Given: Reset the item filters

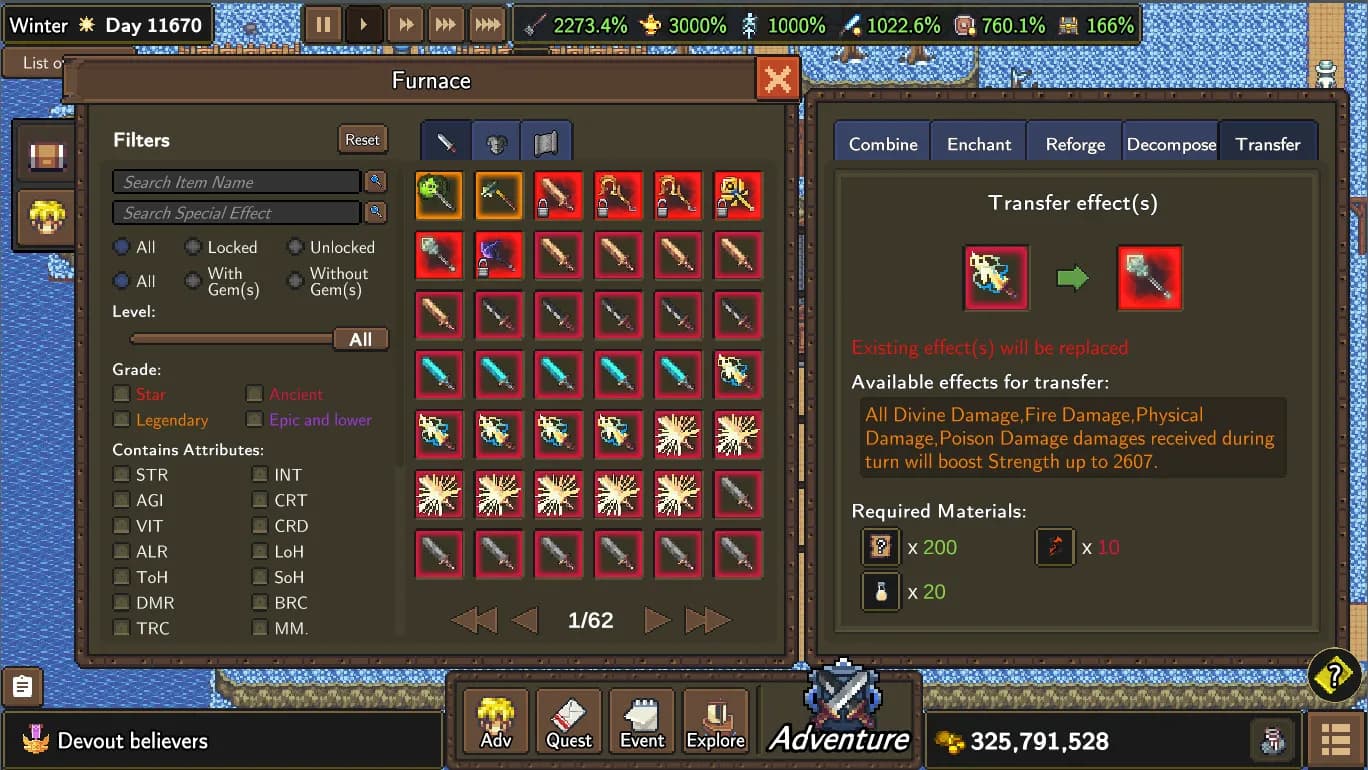Looking at the screenshot, I should pyautogui.click(x=362, y=140).
